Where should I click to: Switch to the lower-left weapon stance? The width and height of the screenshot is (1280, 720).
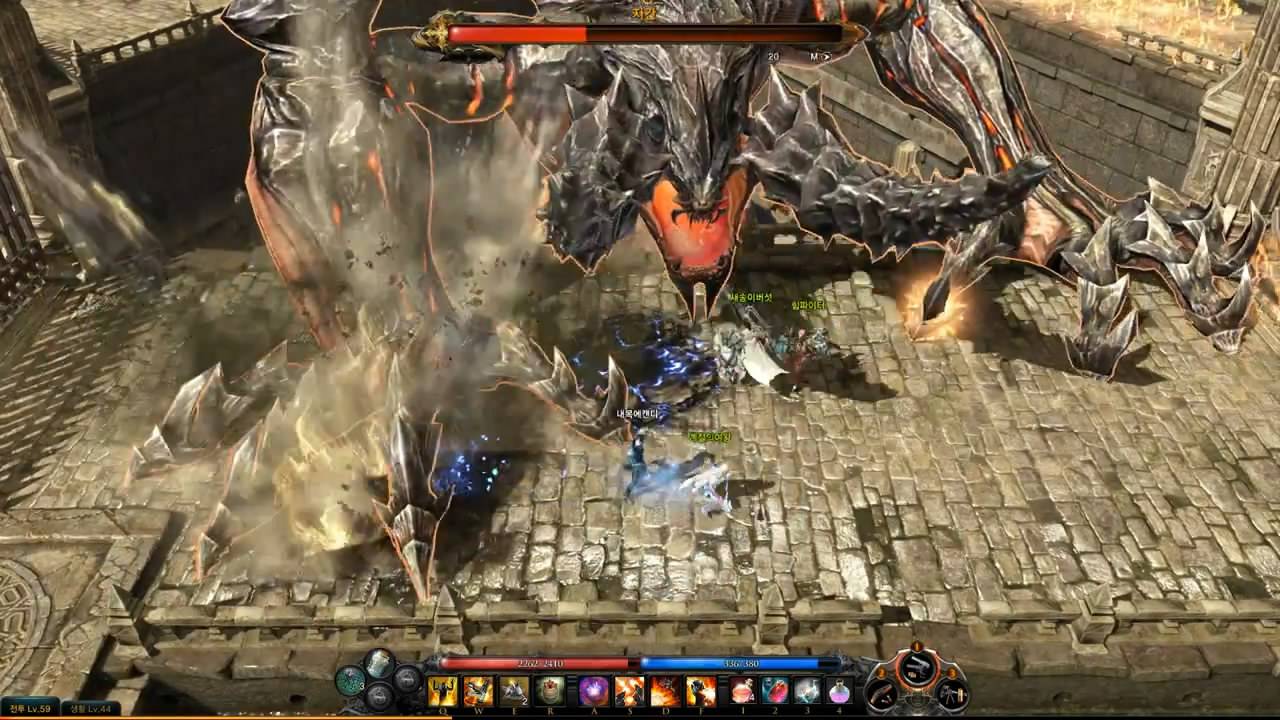[883, 694]
